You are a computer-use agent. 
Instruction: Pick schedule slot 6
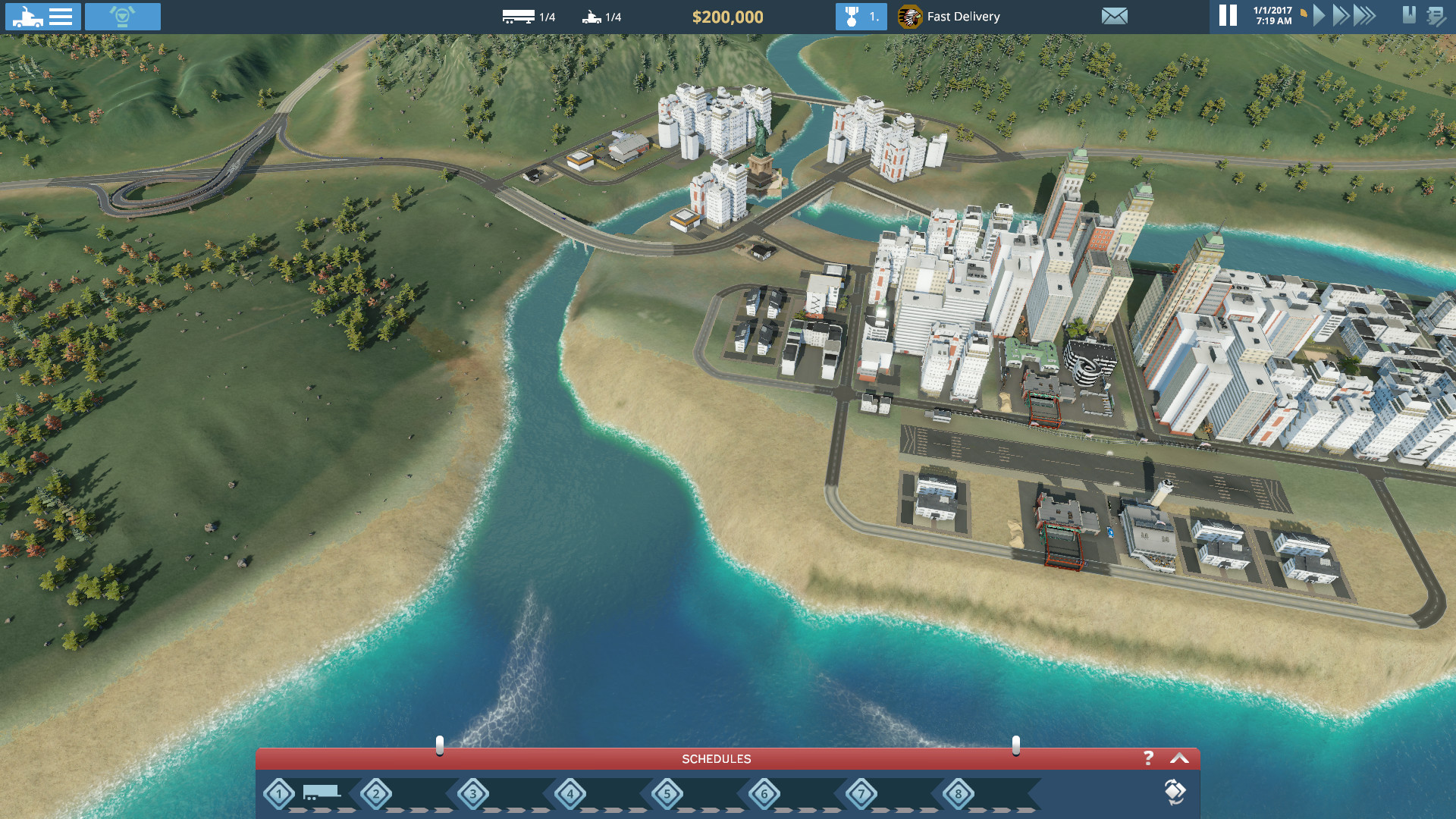coord(764,794)
